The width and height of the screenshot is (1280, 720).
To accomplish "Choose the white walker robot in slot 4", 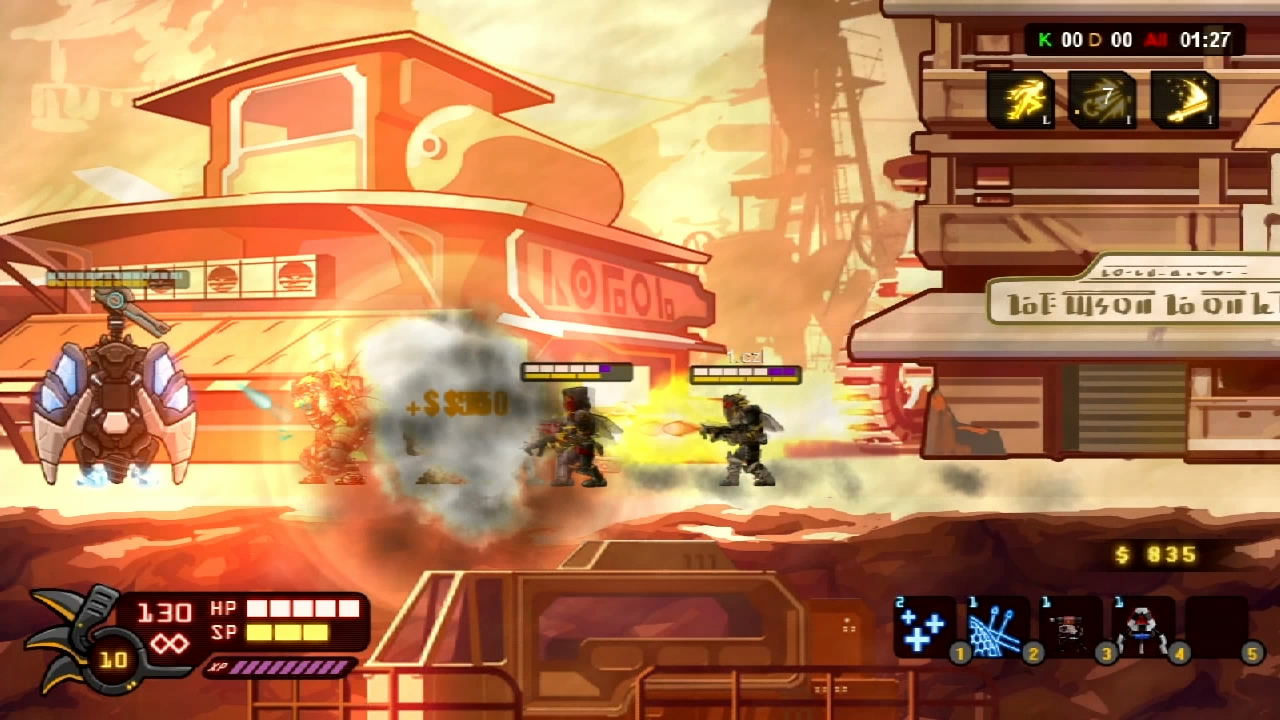I will (1143, 627).
